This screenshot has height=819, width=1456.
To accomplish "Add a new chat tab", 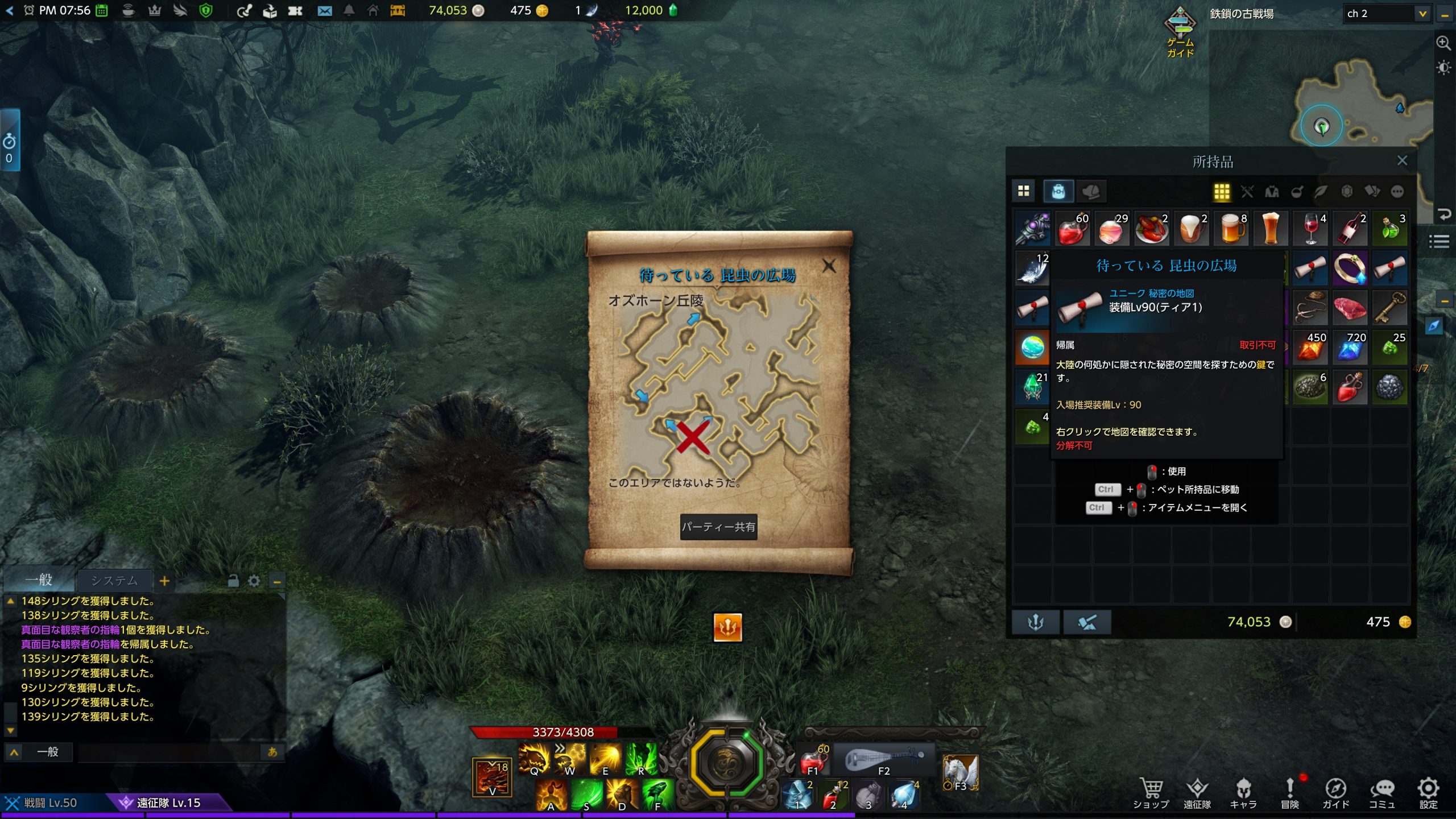I will [x=164, y=581].
